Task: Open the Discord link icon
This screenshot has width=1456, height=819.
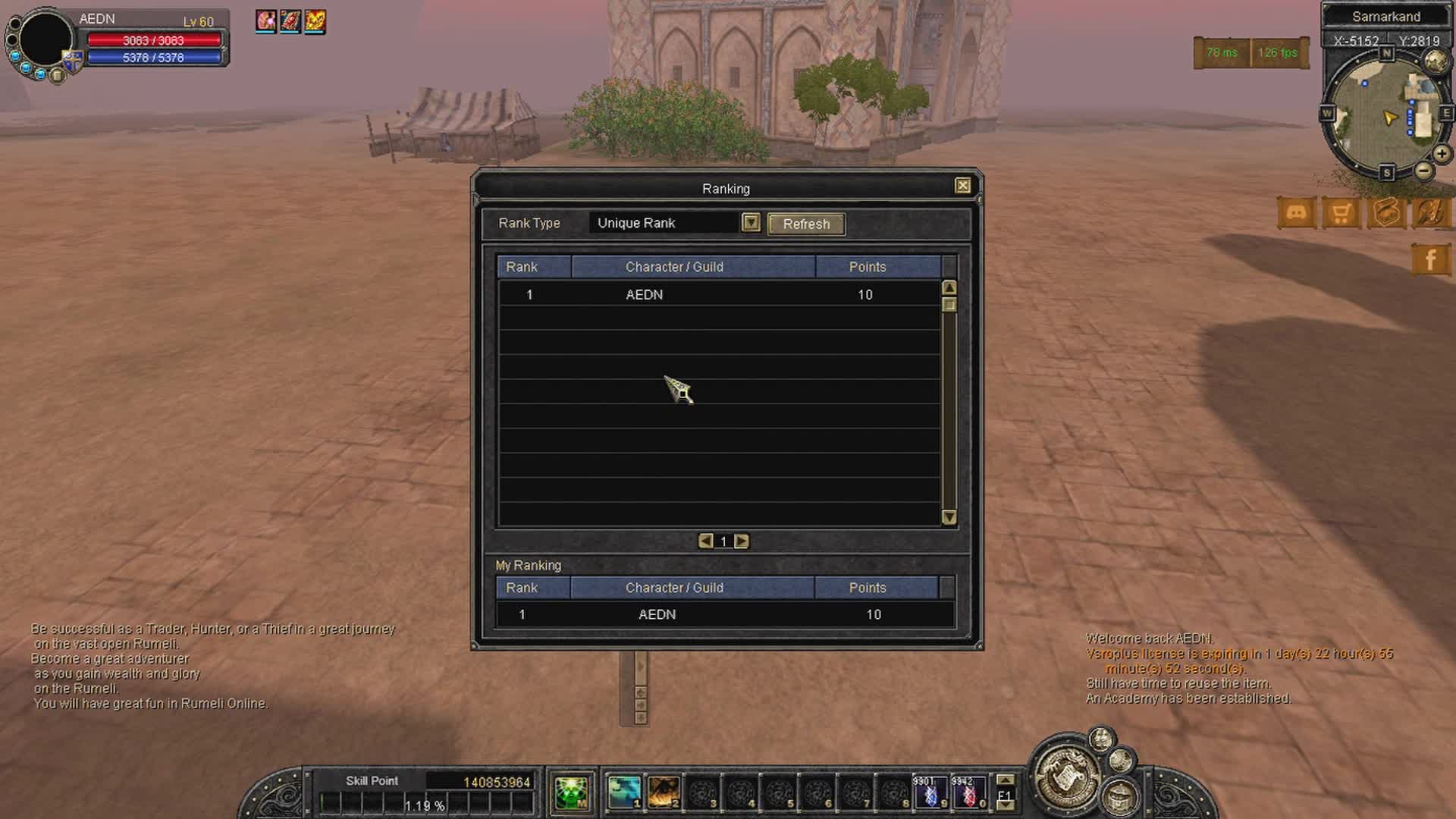Action: pyautogui.click(x=1296, y=213)
